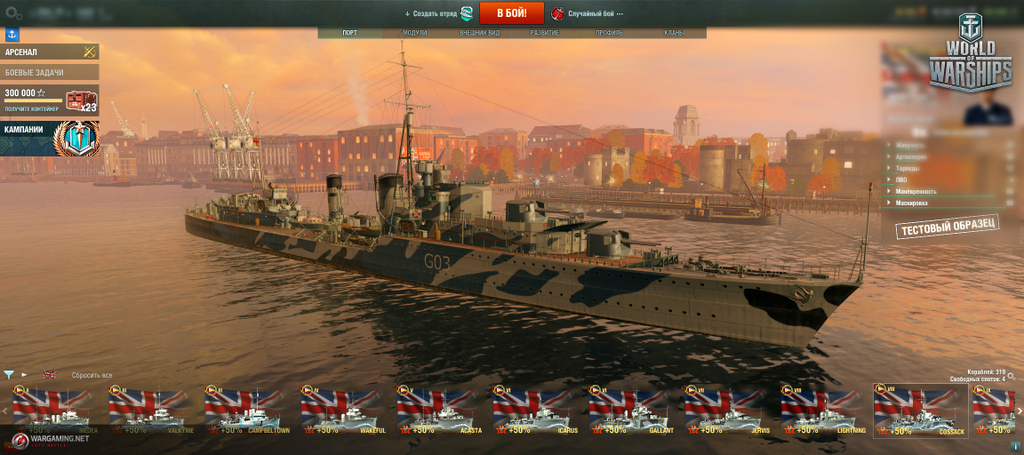Open the Арсенал panel
This screenshot has height=455, width=1024.
click(49, 51)
